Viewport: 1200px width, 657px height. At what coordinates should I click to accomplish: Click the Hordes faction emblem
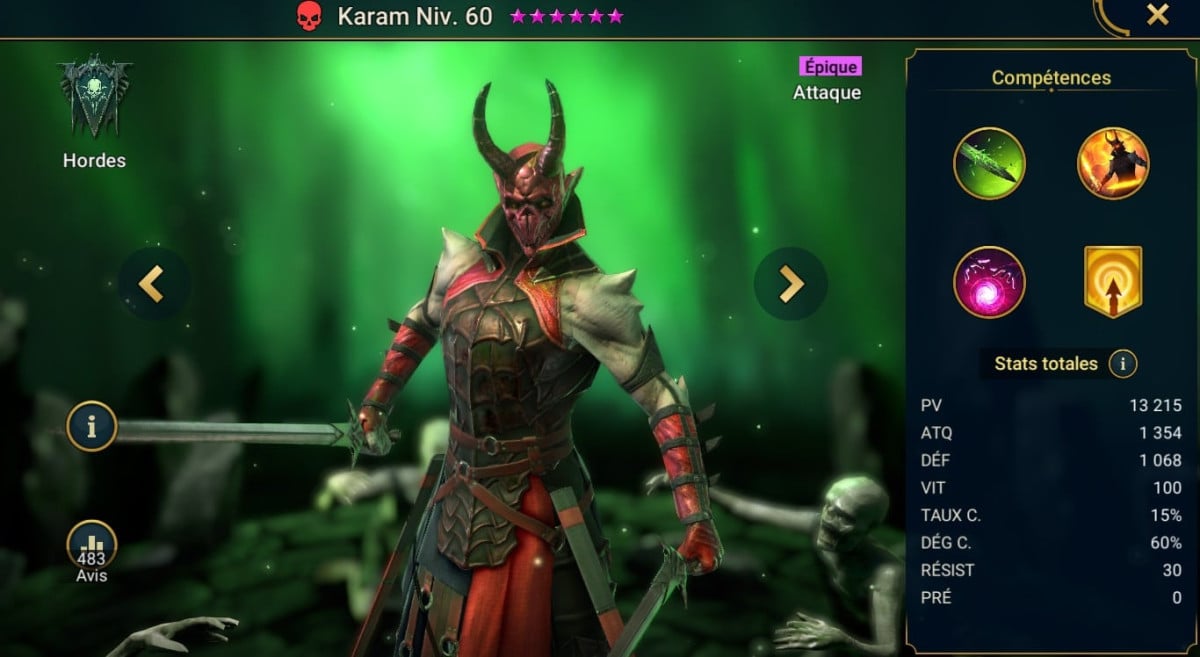95,98
